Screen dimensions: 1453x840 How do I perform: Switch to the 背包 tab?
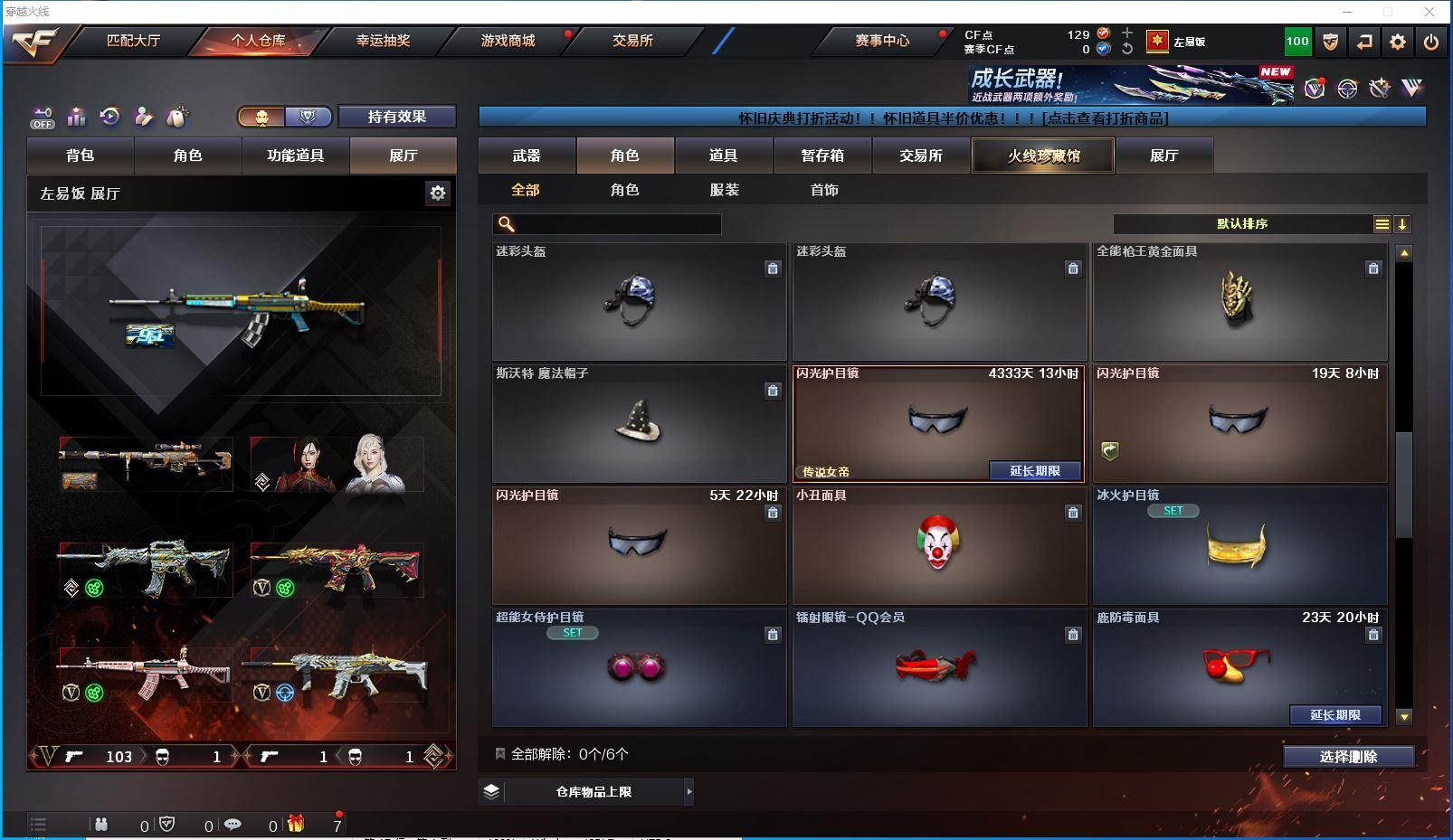(x=81, y=156)
